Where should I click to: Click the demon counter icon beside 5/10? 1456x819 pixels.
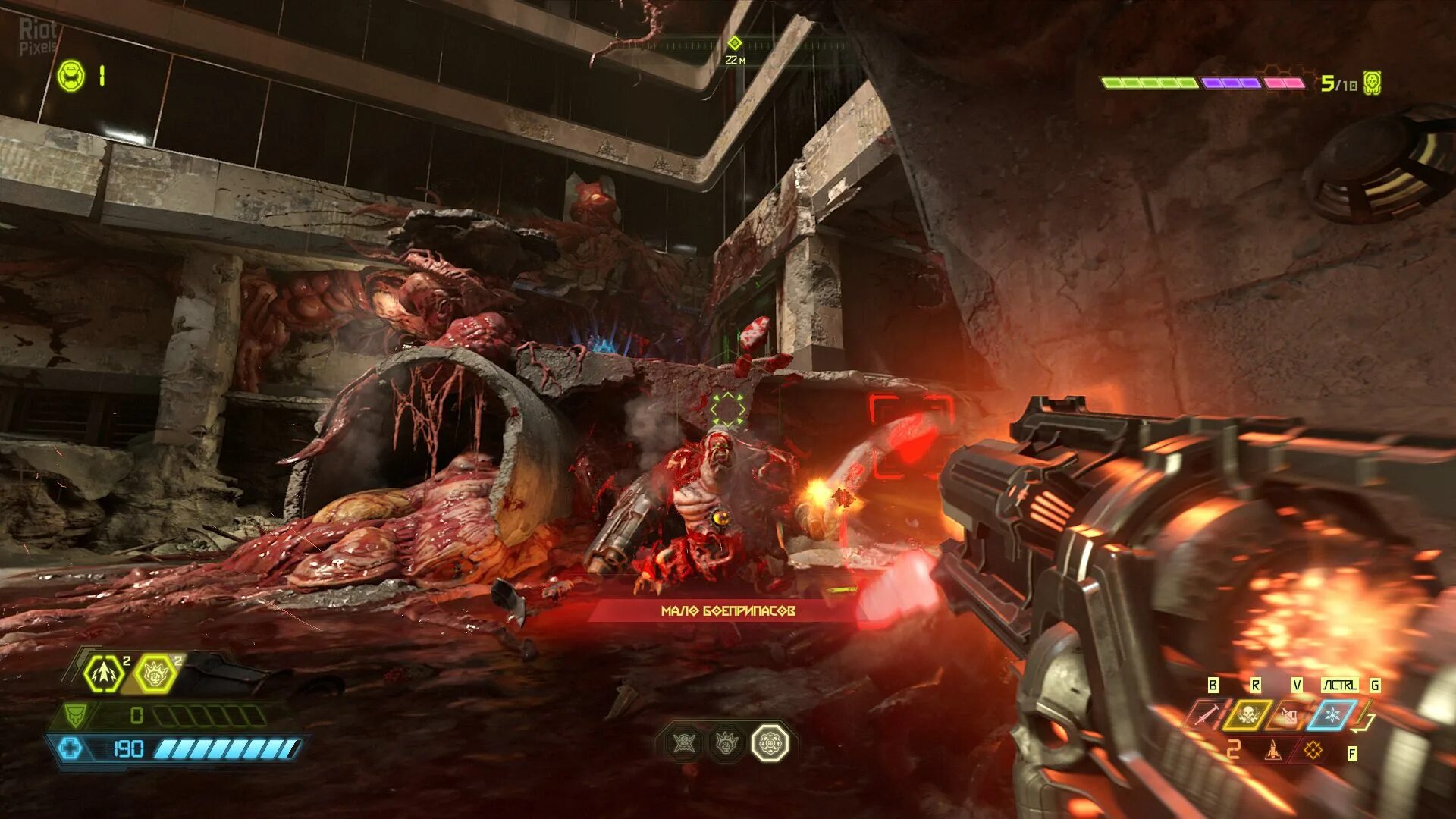pos(1372,83)
